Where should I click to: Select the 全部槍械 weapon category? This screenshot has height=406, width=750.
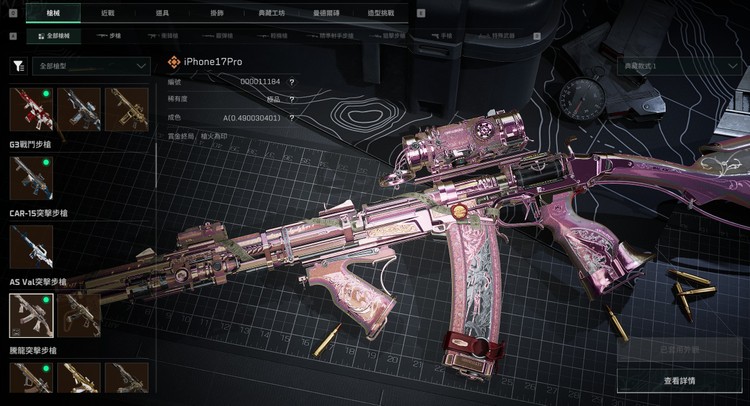tap(53, 36)
